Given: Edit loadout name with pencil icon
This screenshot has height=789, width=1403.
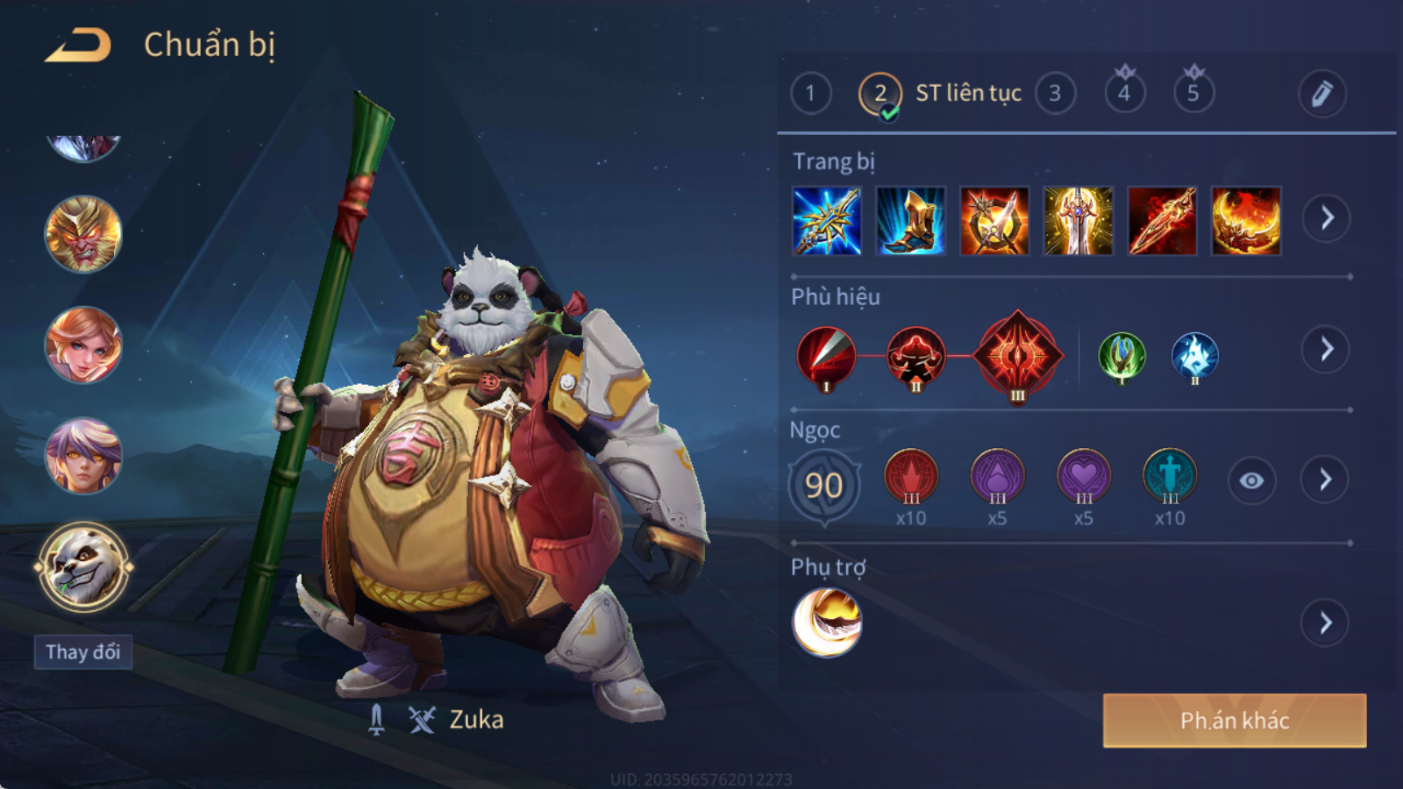Looking at the screenshot, I should coord(1322,95).
